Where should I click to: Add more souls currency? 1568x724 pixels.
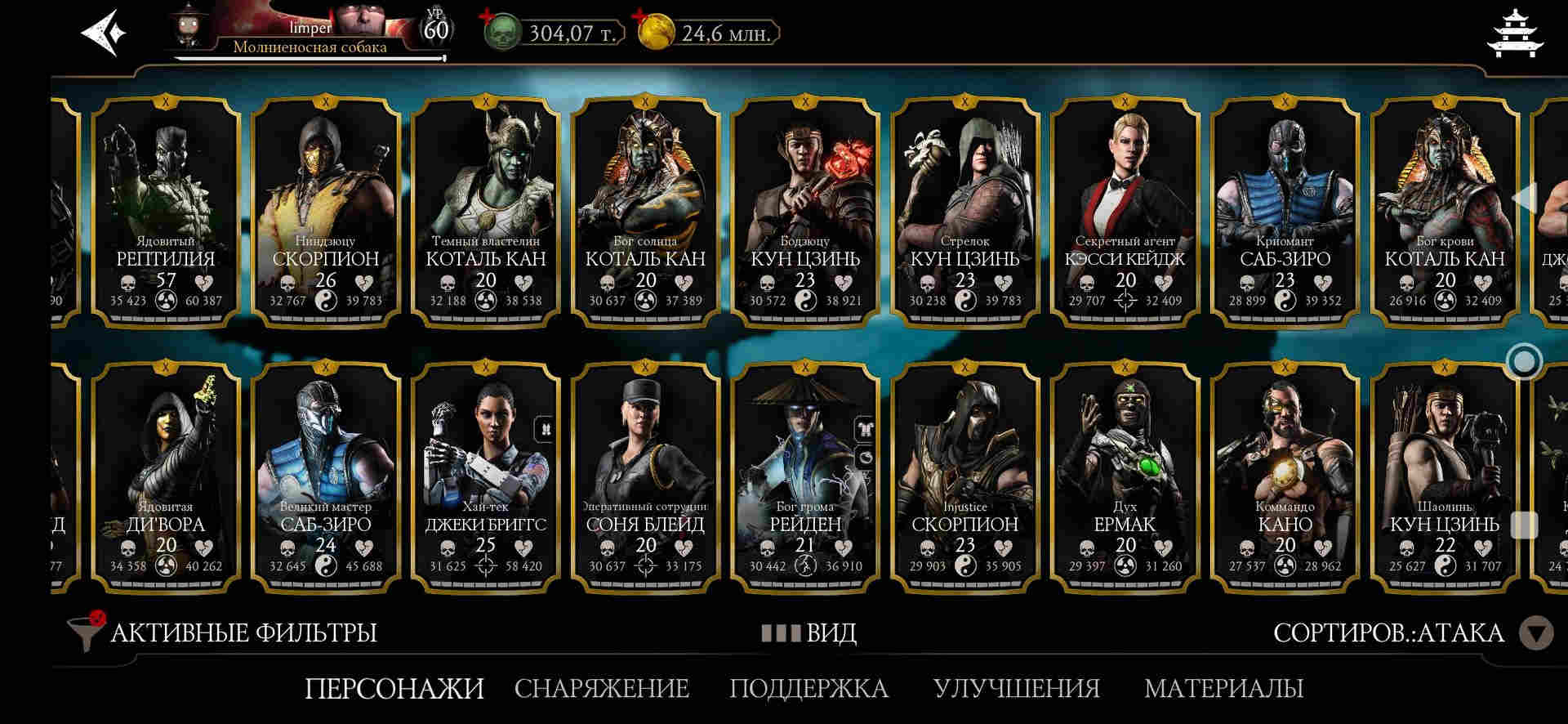click(488, 16)
